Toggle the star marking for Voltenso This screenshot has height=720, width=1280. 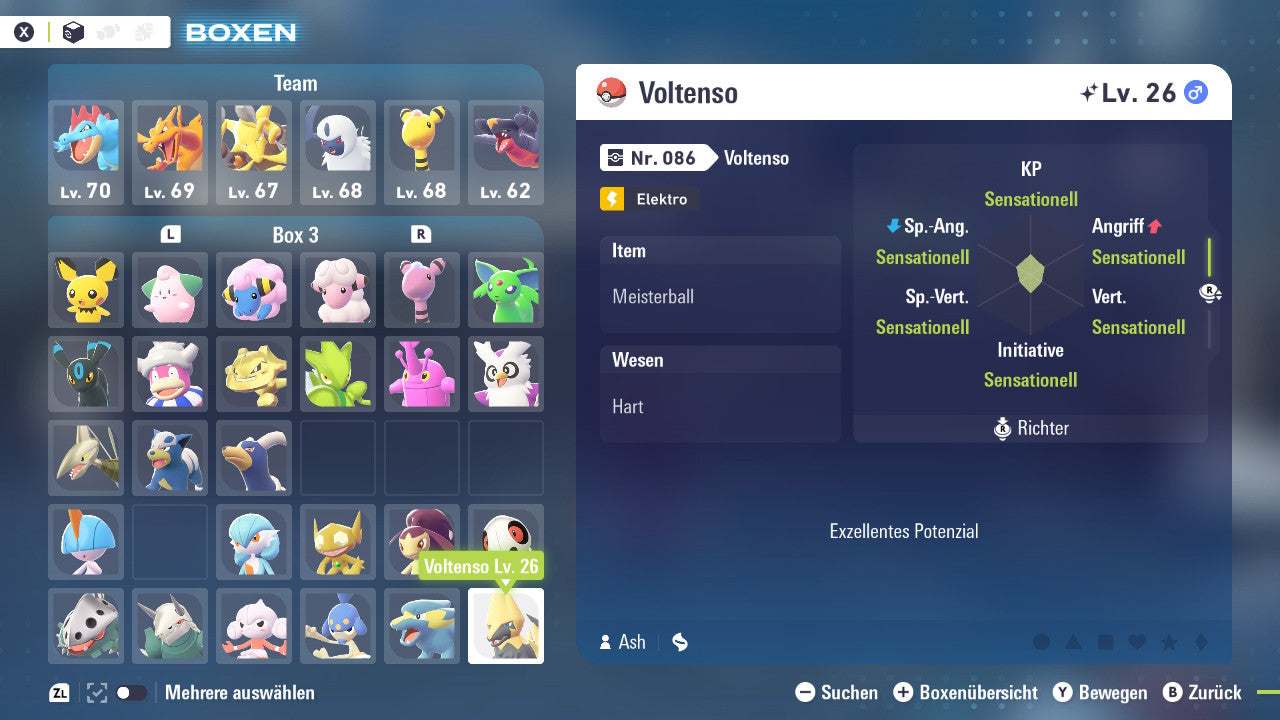[x=1170, y=642]
